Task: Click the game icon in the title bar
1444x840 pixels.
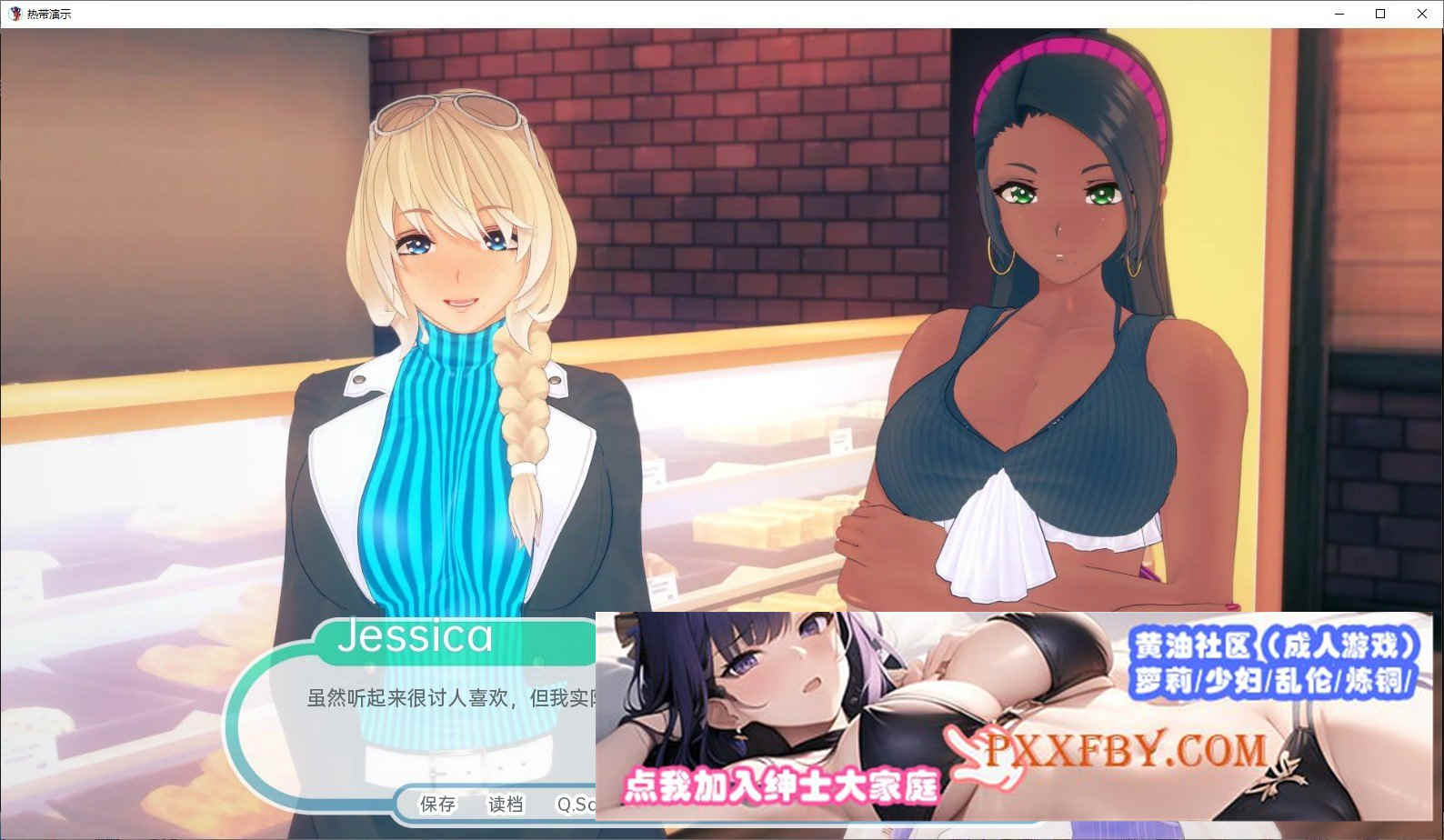Action: 13,13
